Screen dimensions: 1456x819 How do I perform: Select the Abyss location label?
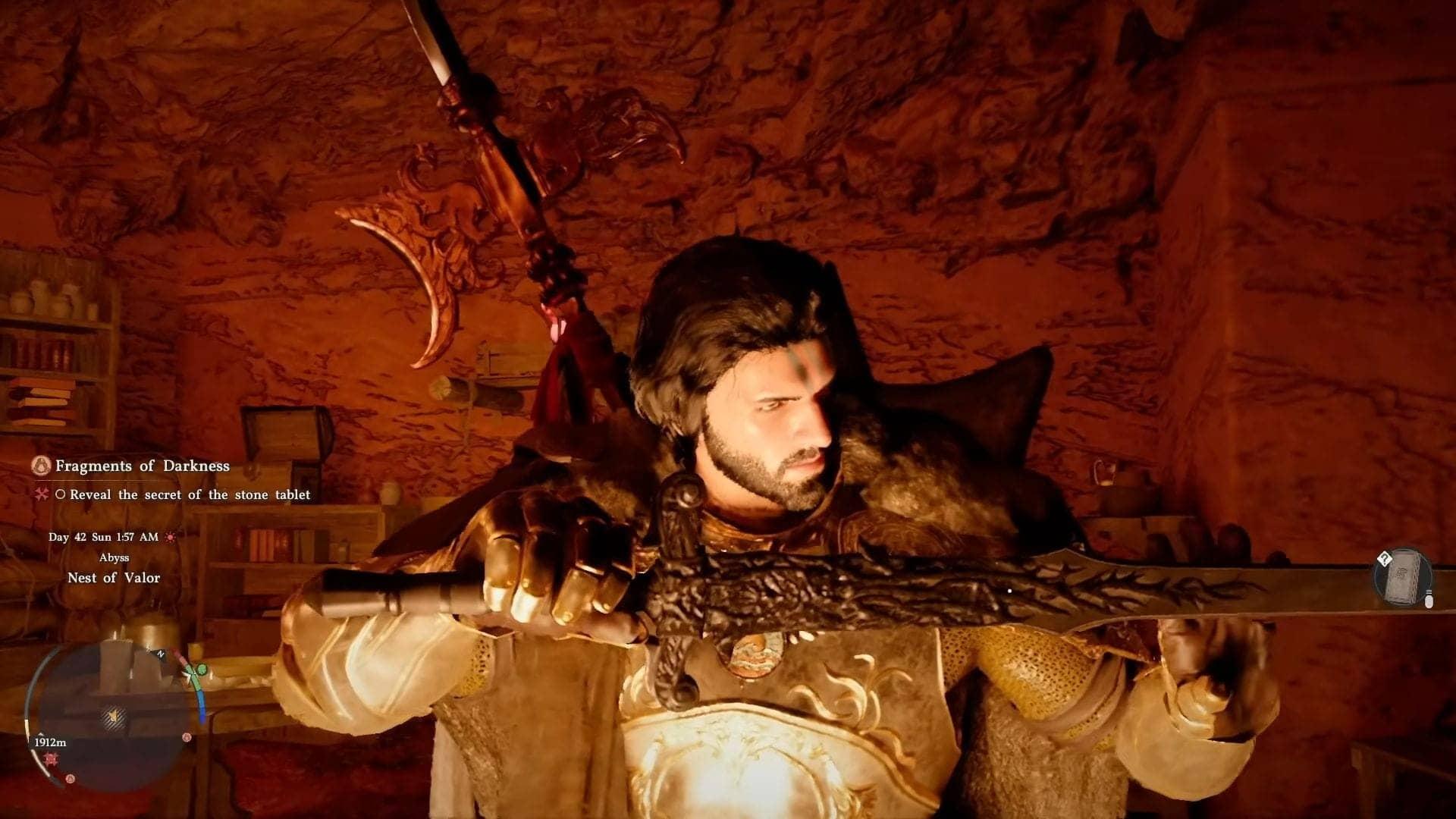tap(115, 557)
